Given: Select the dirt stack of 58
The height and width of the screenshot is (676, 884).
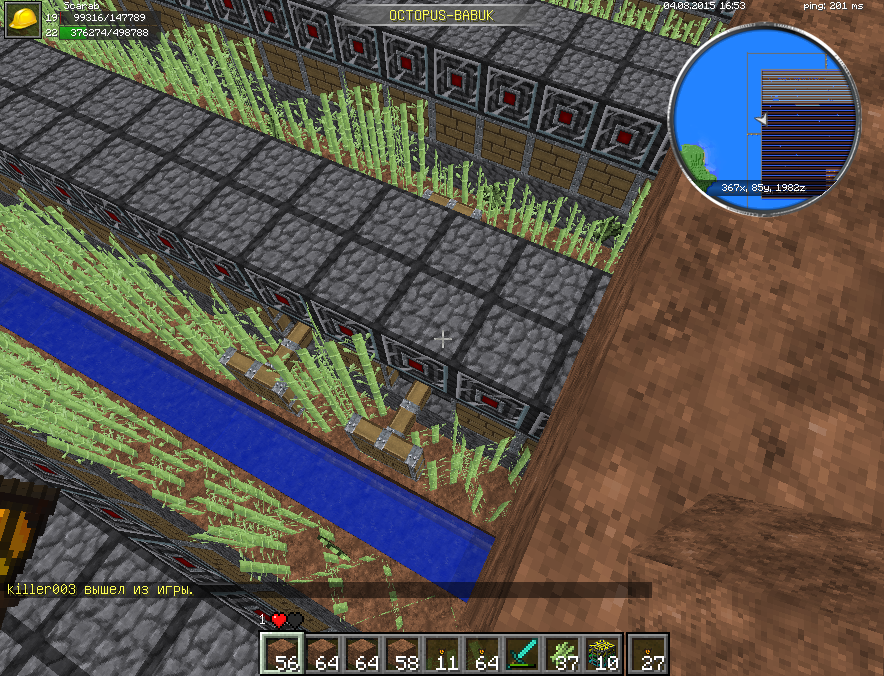Looking at the screenshot, I should (402, 653).
